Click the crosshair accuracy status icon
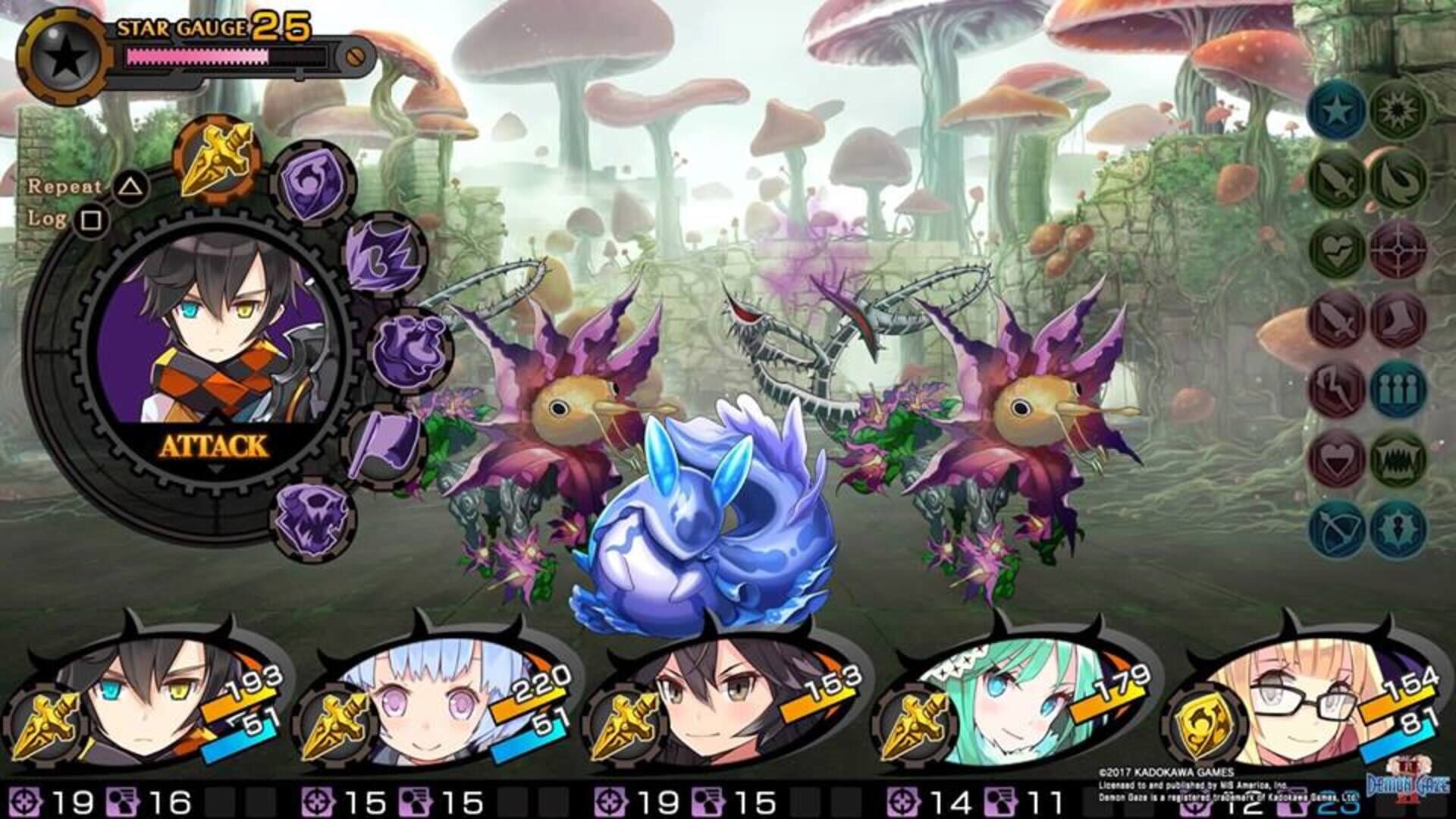 coord(1398,251)
